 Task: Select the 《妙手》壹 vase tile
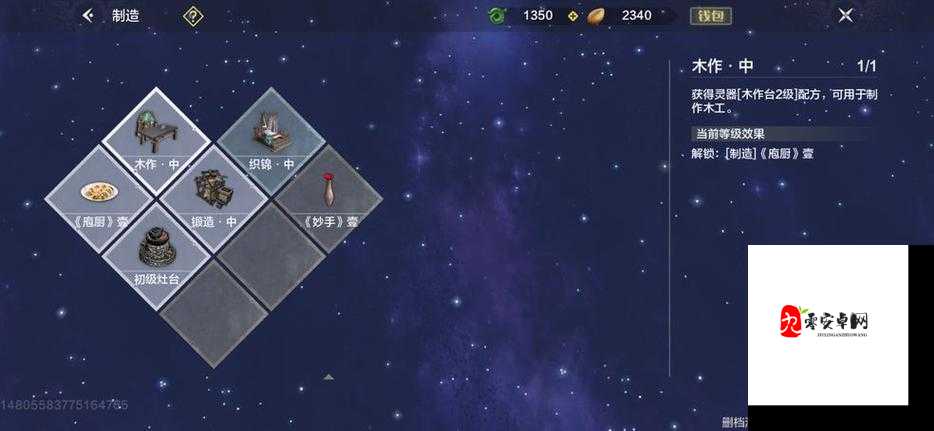point(328,193)
